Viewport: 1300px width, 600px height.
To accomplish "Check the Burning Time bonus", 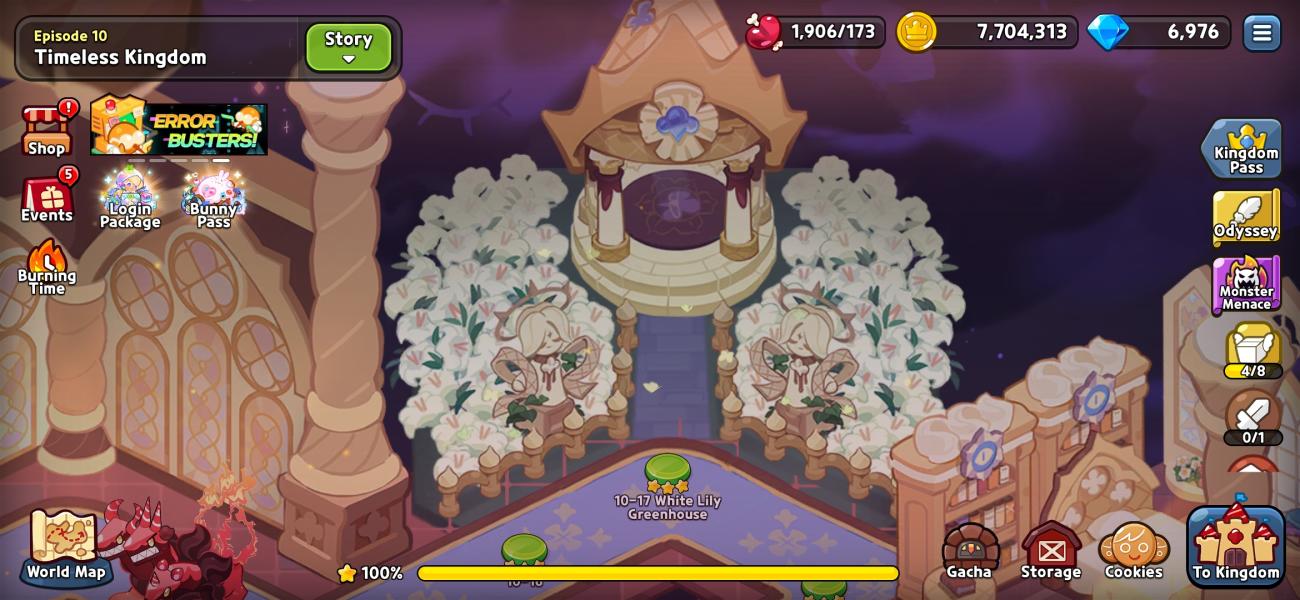I will point(46,268).
